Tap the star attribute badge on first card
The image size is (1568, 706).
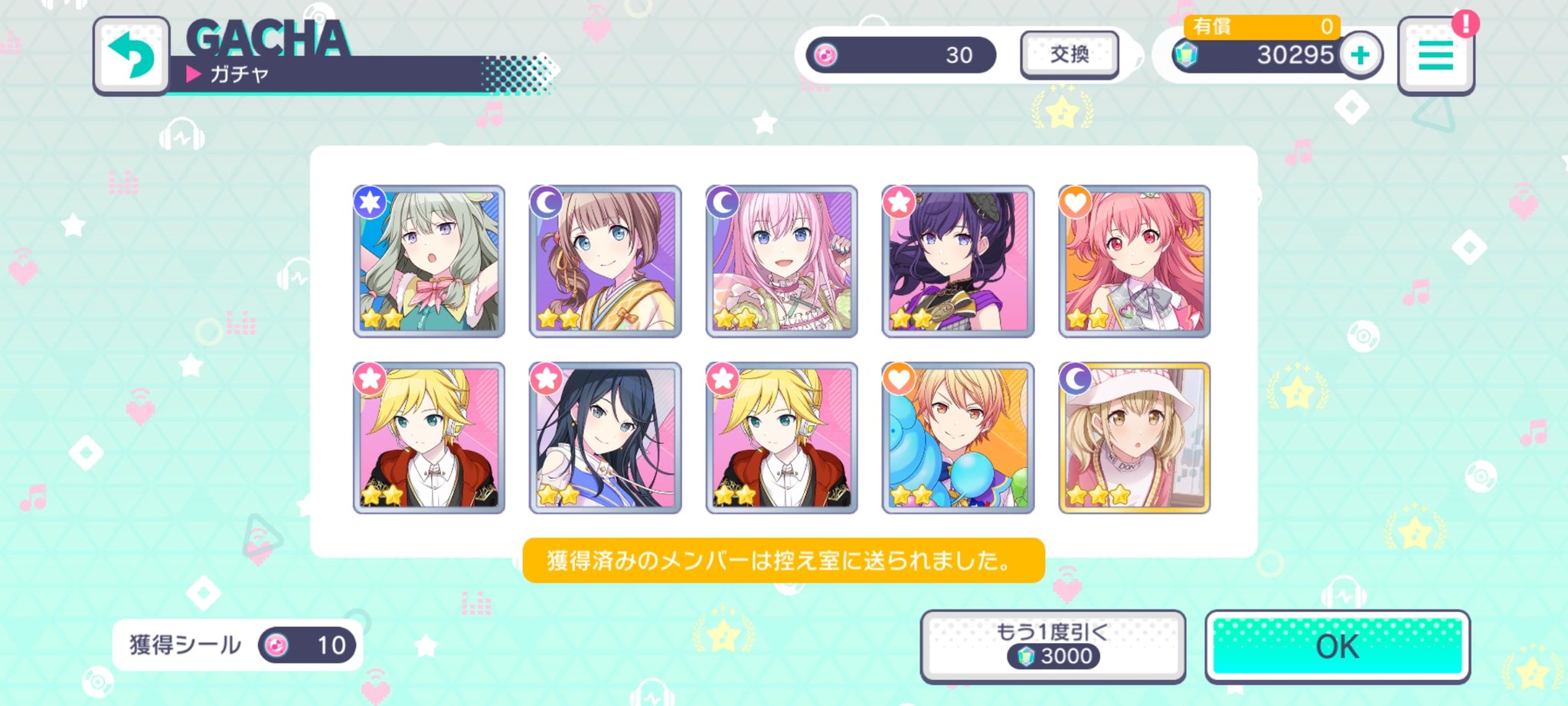[368, 202]
